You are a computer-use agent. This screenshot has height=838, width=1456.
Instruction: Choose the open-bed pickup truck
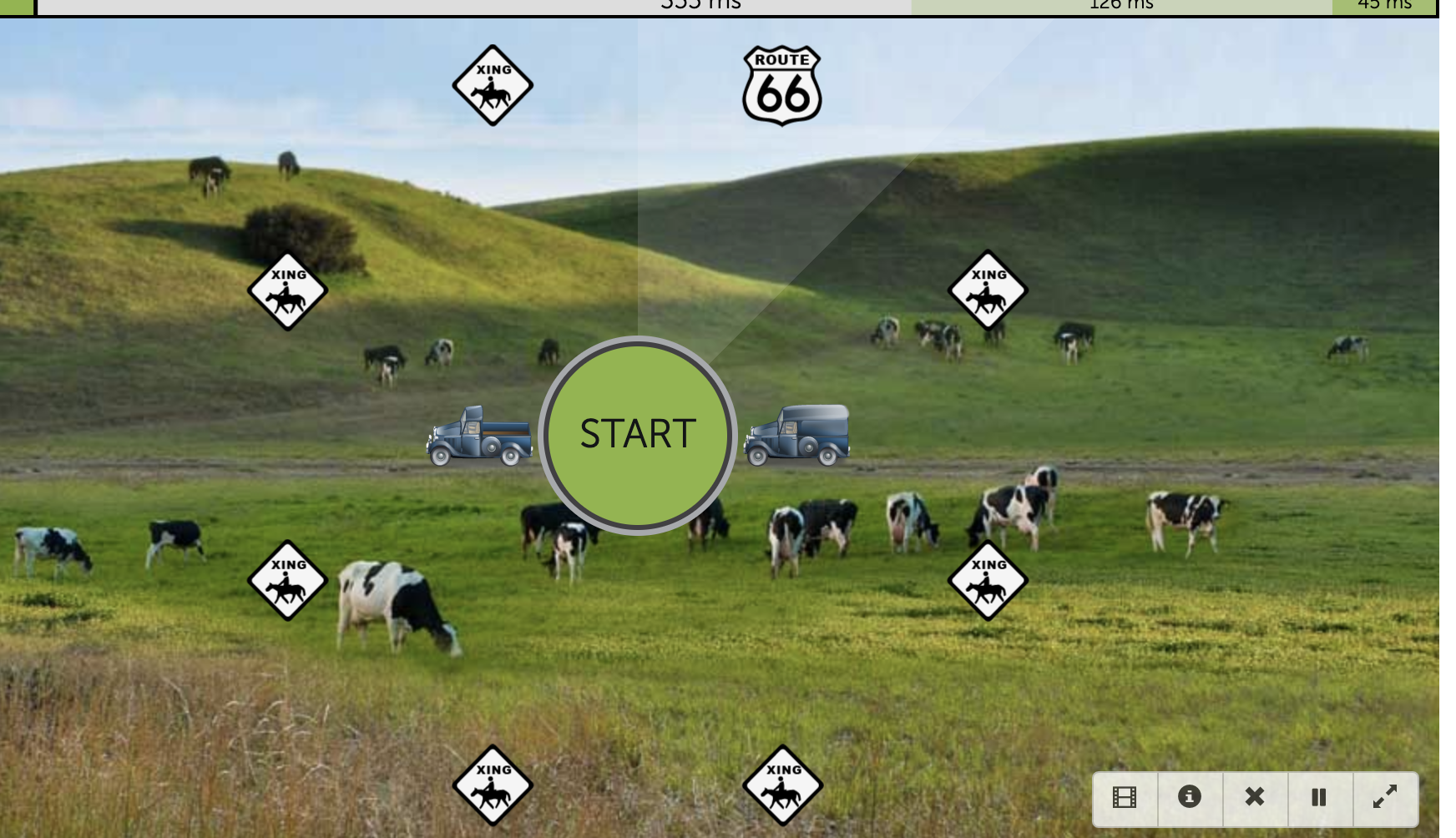480,435
